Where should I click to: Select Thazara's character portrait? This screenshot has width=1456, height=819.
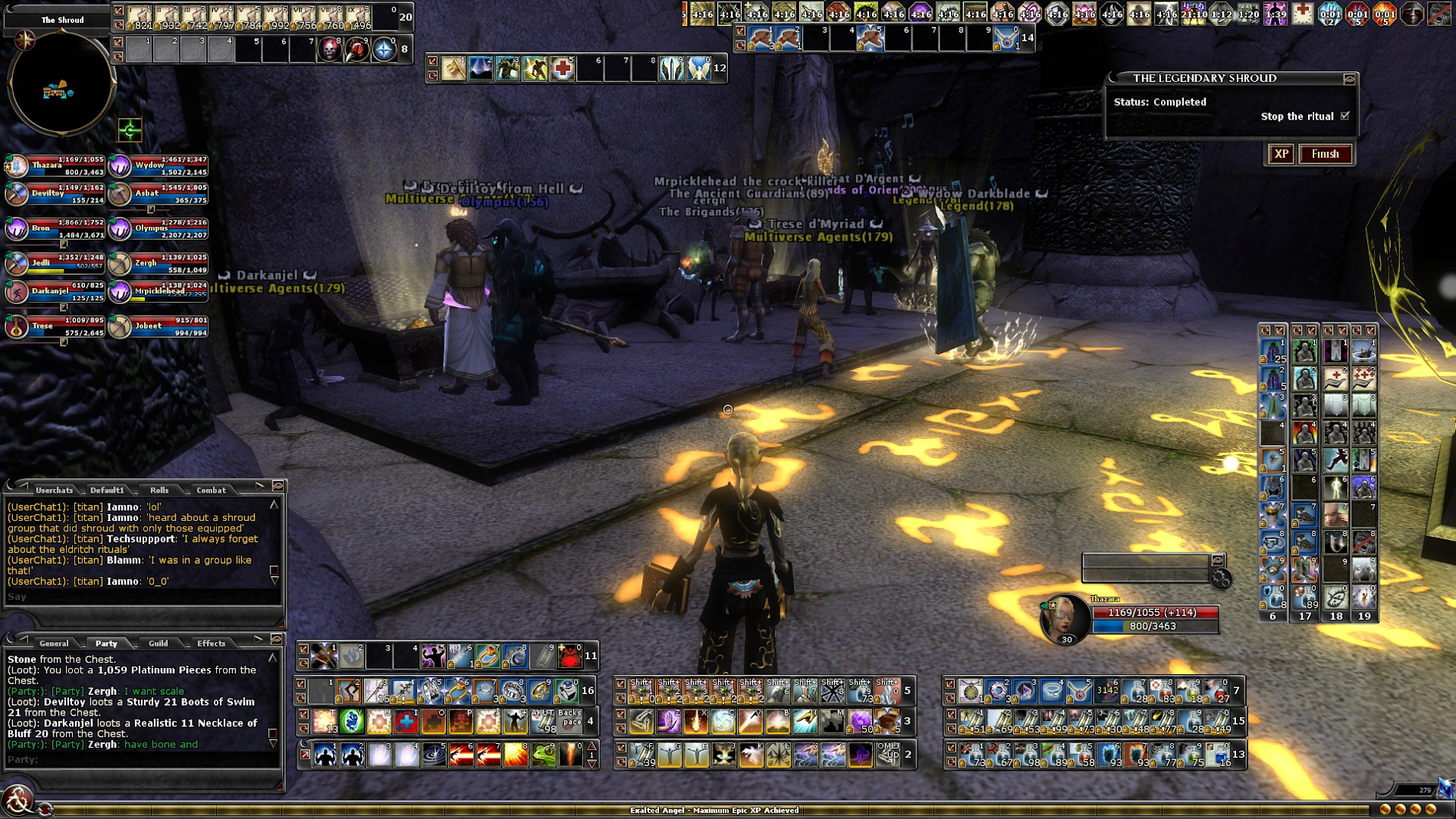(1066, 618)
